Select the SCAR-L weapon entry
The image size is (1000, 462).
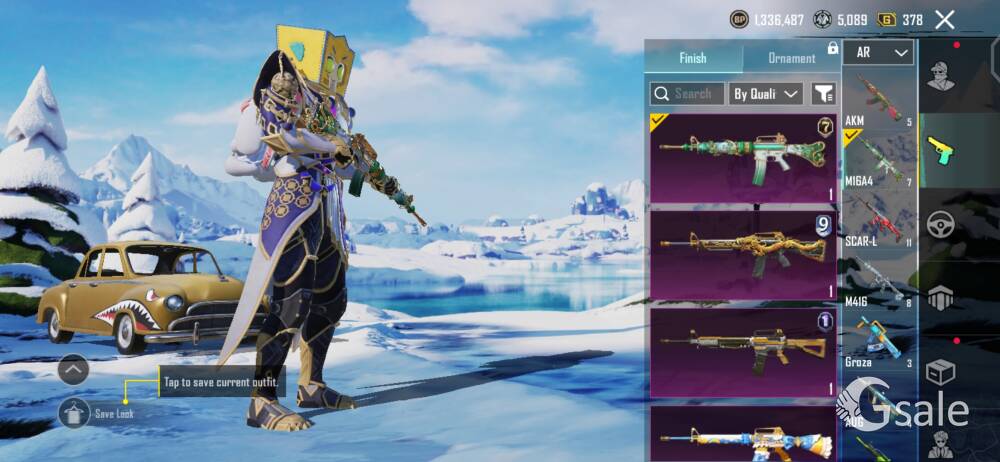pos(879,221)
